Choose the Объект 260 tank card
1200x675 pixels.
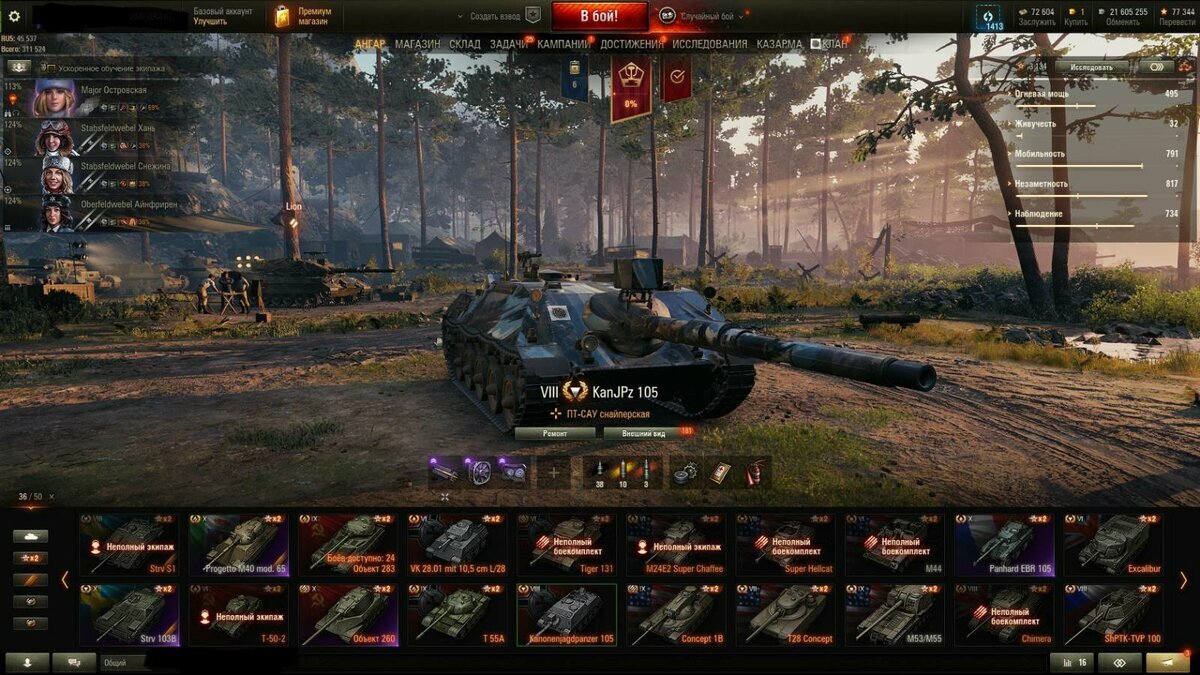(347, 614)
